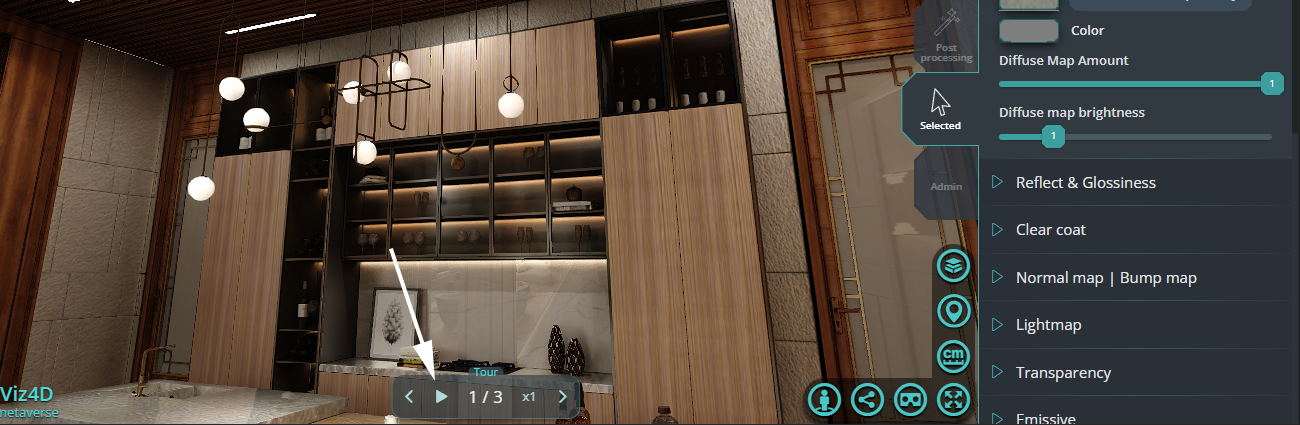Change the x1 tour playback speed
1300x425 pixels.
529,397
